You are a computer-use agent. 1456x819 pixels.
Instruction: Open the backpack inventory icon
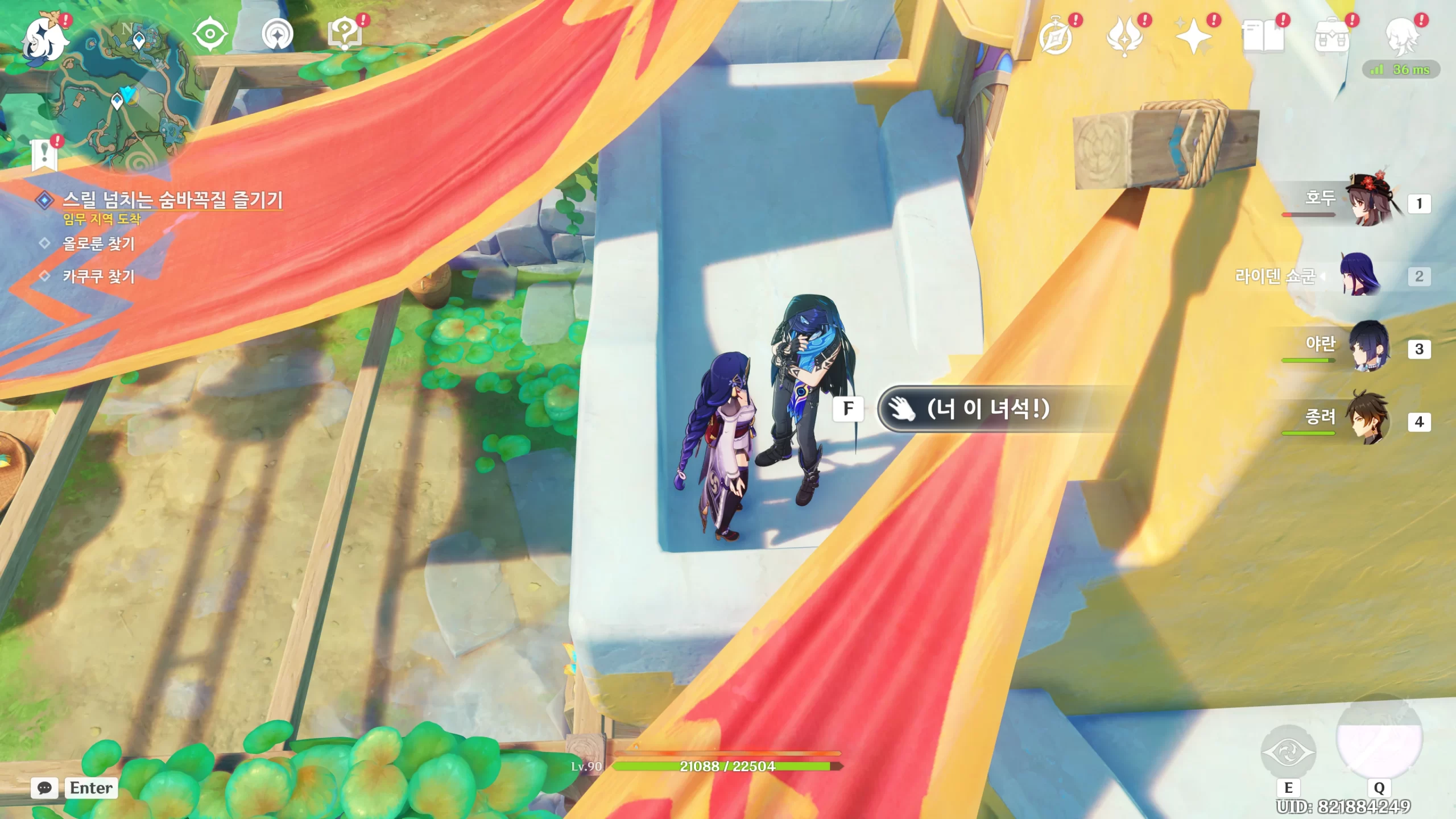pos(1331,38)
